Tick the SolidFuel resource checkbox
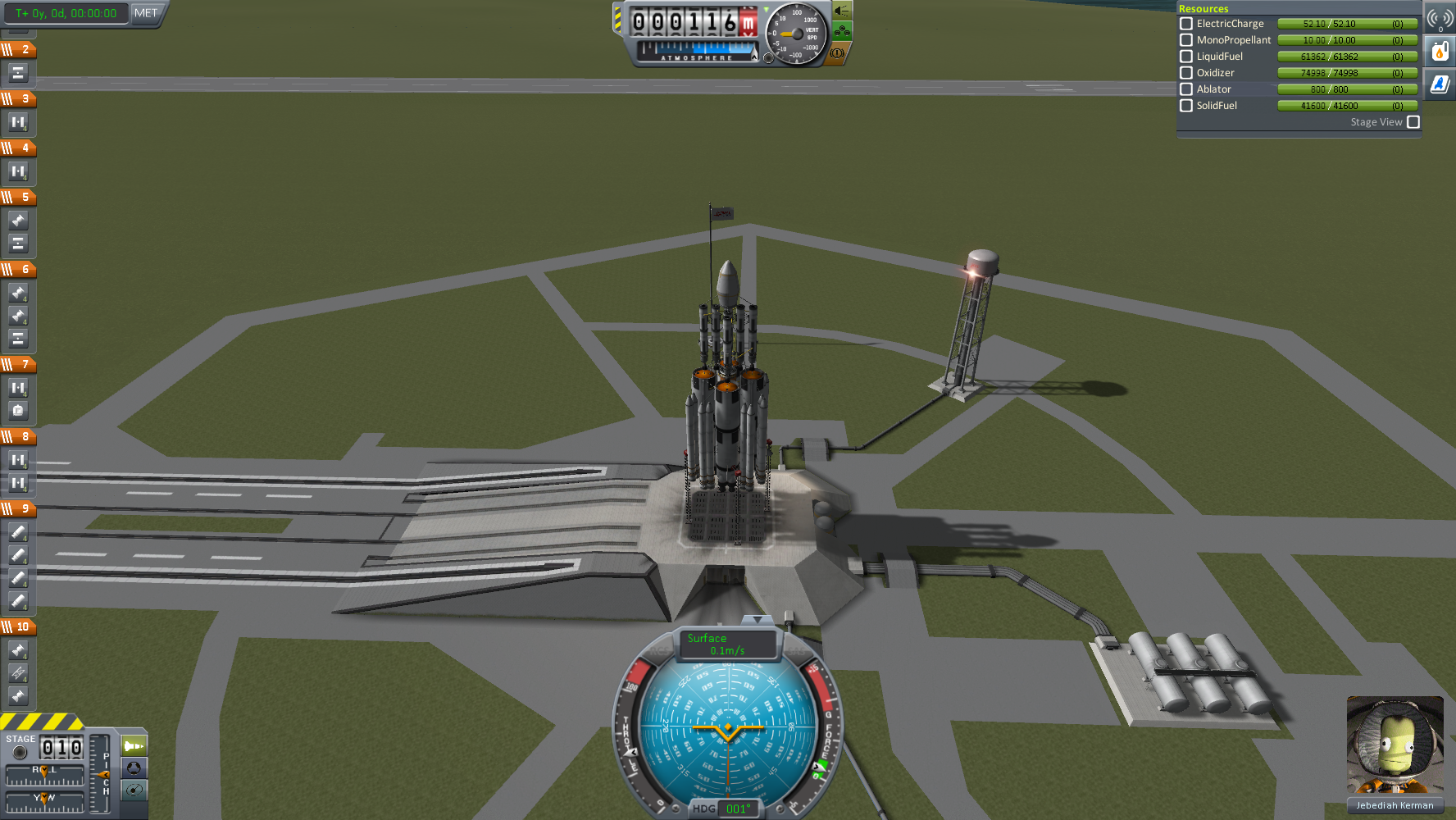The height and width of the screenshot is (820, 1456). (x=1185, y=106)
